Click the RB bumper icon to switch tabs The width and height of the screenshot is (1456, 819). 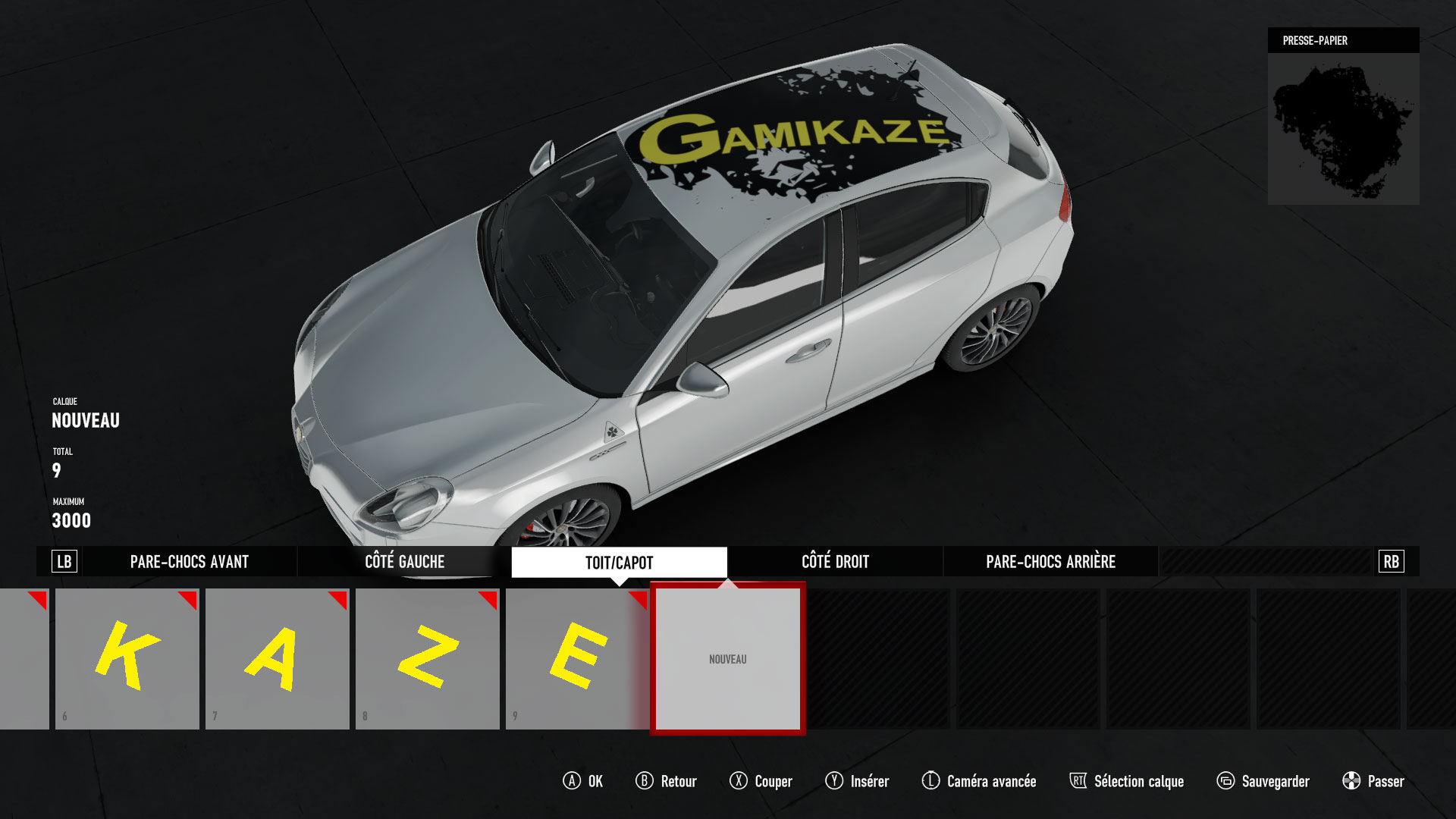1390,562
